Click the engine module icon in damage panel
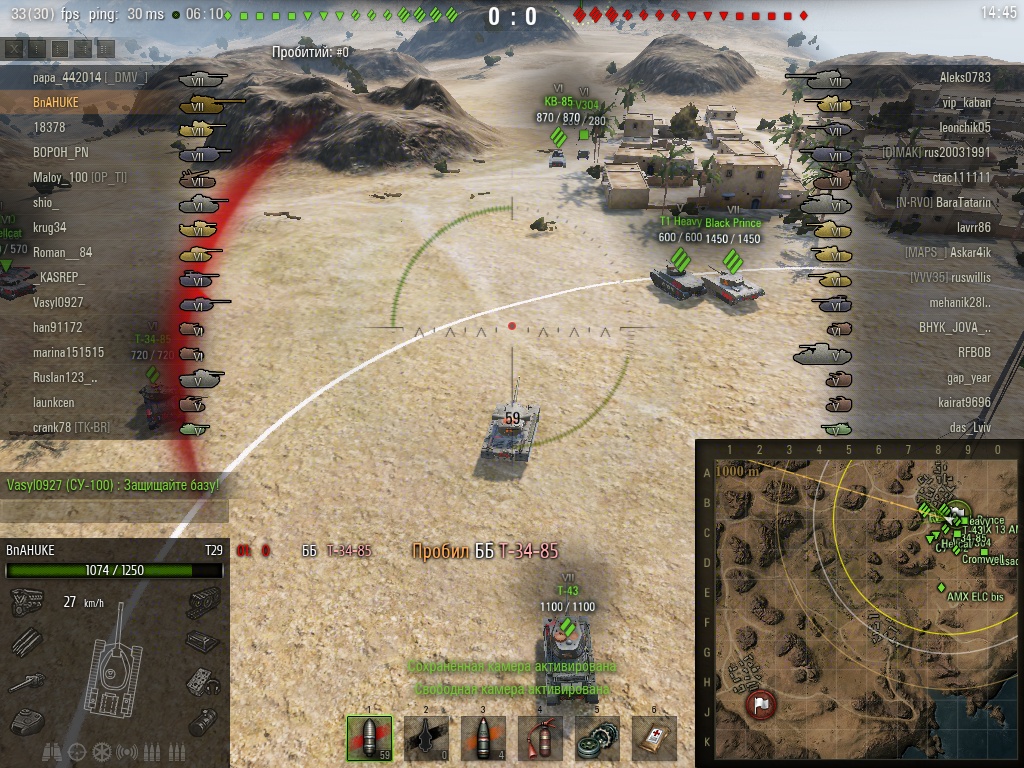Viewport: 1024px width, 768px height. (x=25, y=602)
